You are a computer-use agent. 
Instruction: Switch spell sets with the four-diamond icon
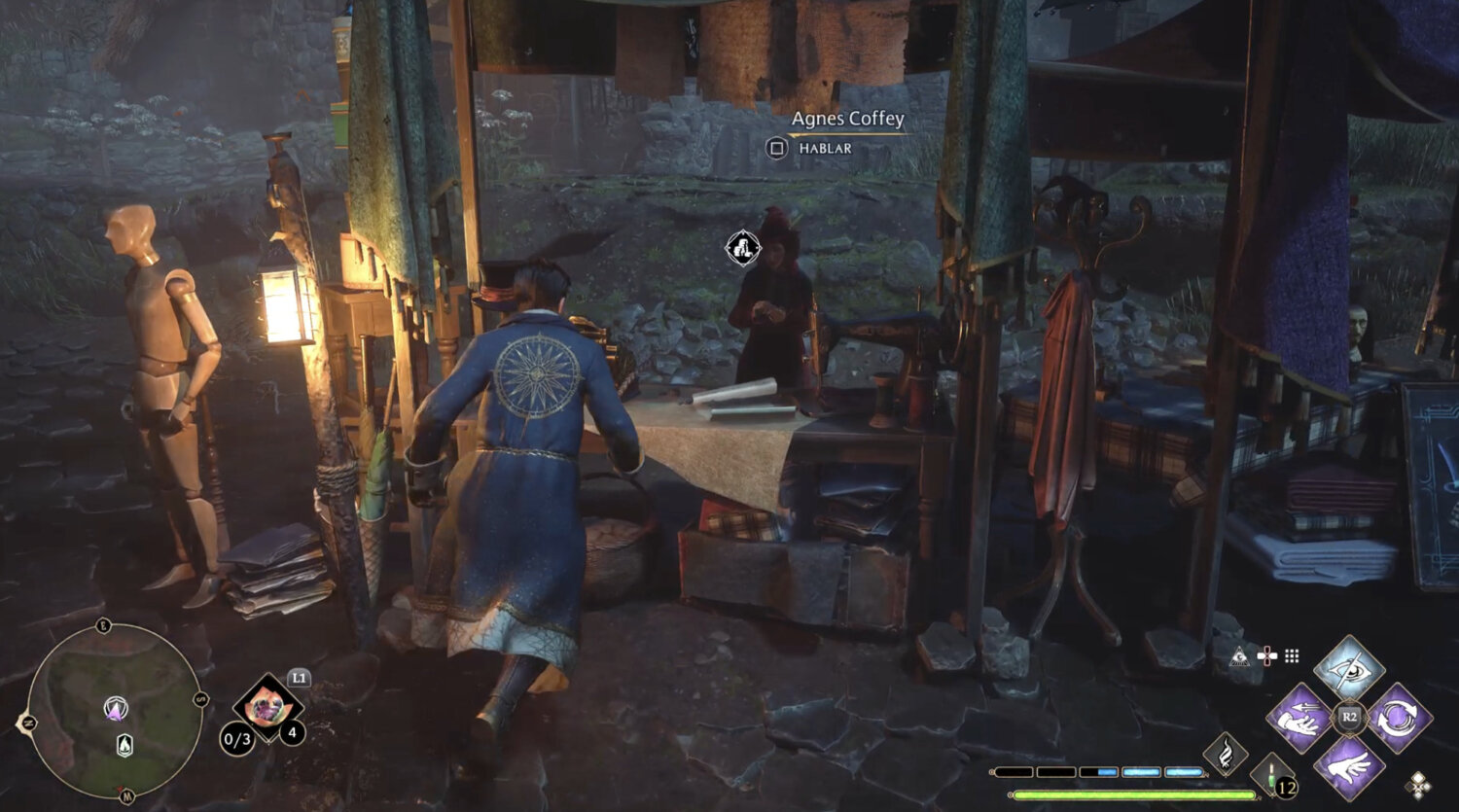(x=1418, y=785)
